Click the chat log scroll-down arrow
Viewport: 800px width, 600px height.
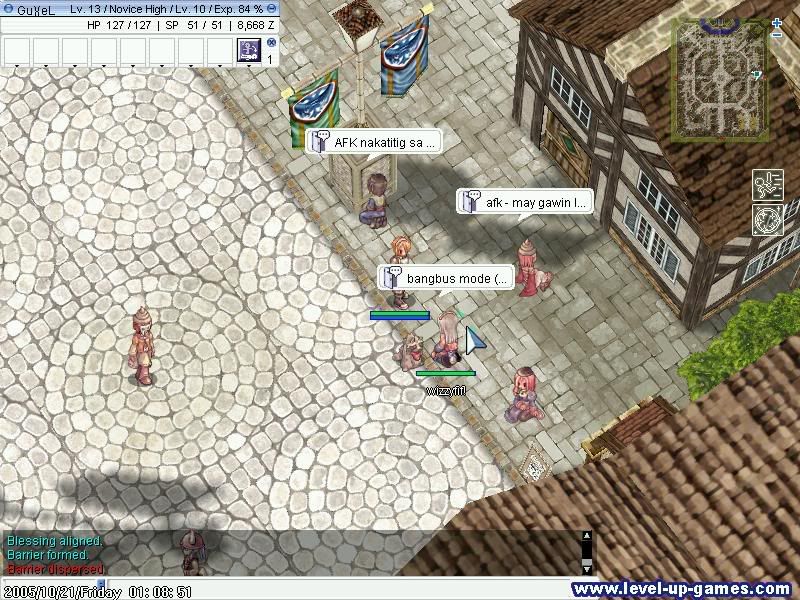pos(587,568)
